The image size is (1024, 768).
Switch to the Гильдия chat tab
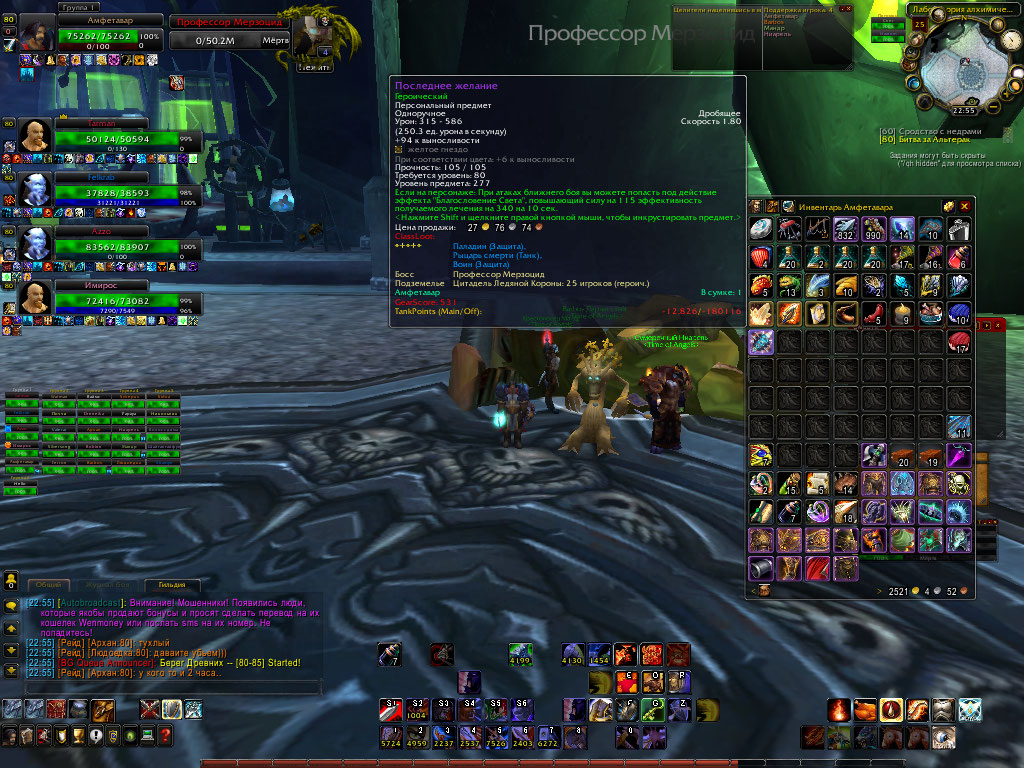click(172, 585)
